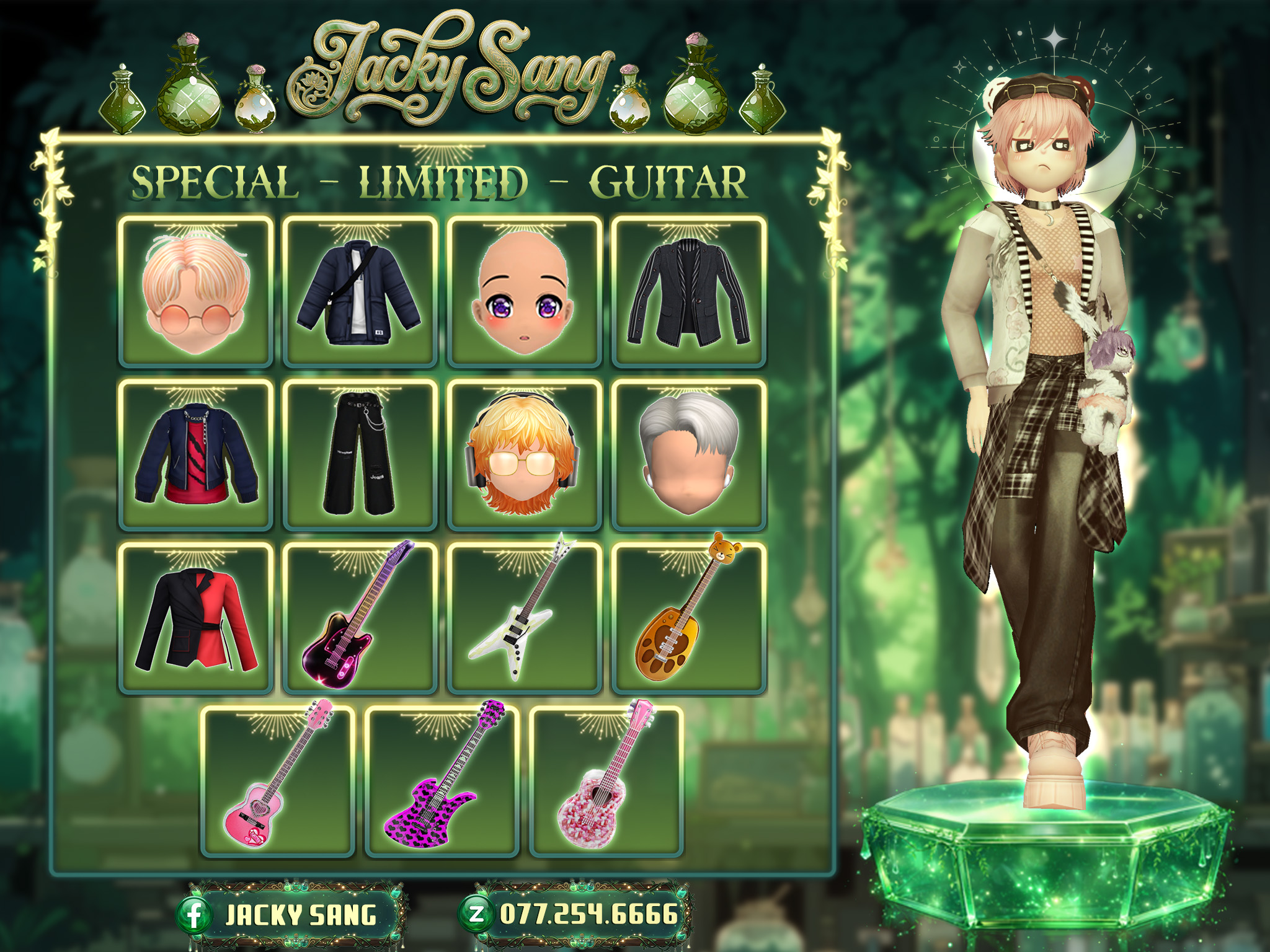This screenshot has width=1270, height=952.
Task: Choose the black and pink neon guitar
Action: 360,619
